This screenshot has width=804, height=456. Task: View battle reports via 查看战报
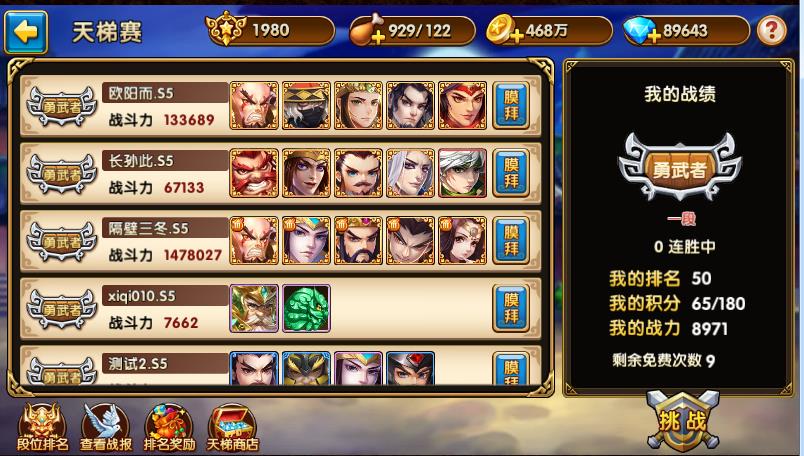click(106, 428)
